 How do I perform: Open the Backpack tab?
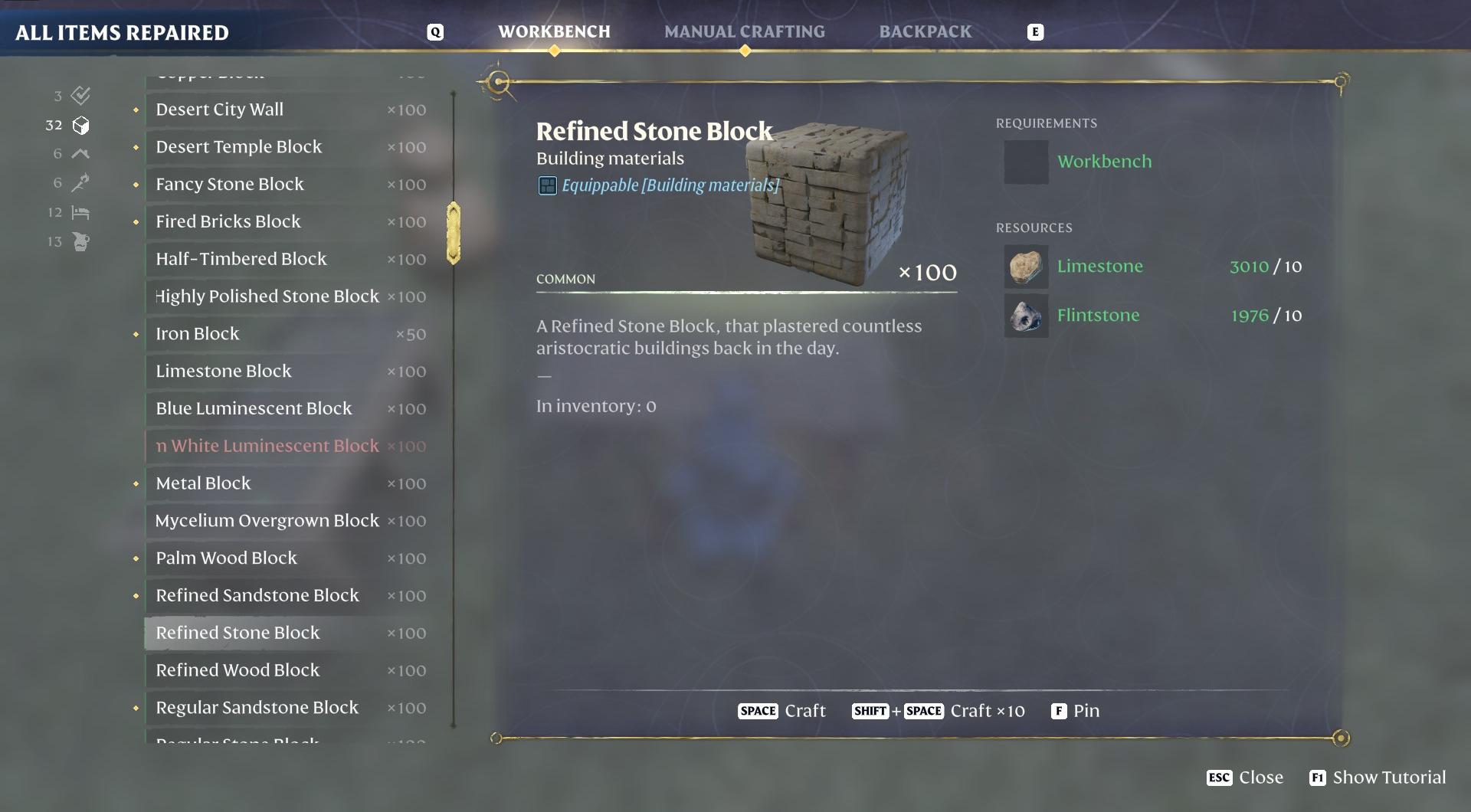(x=924, y=31)
